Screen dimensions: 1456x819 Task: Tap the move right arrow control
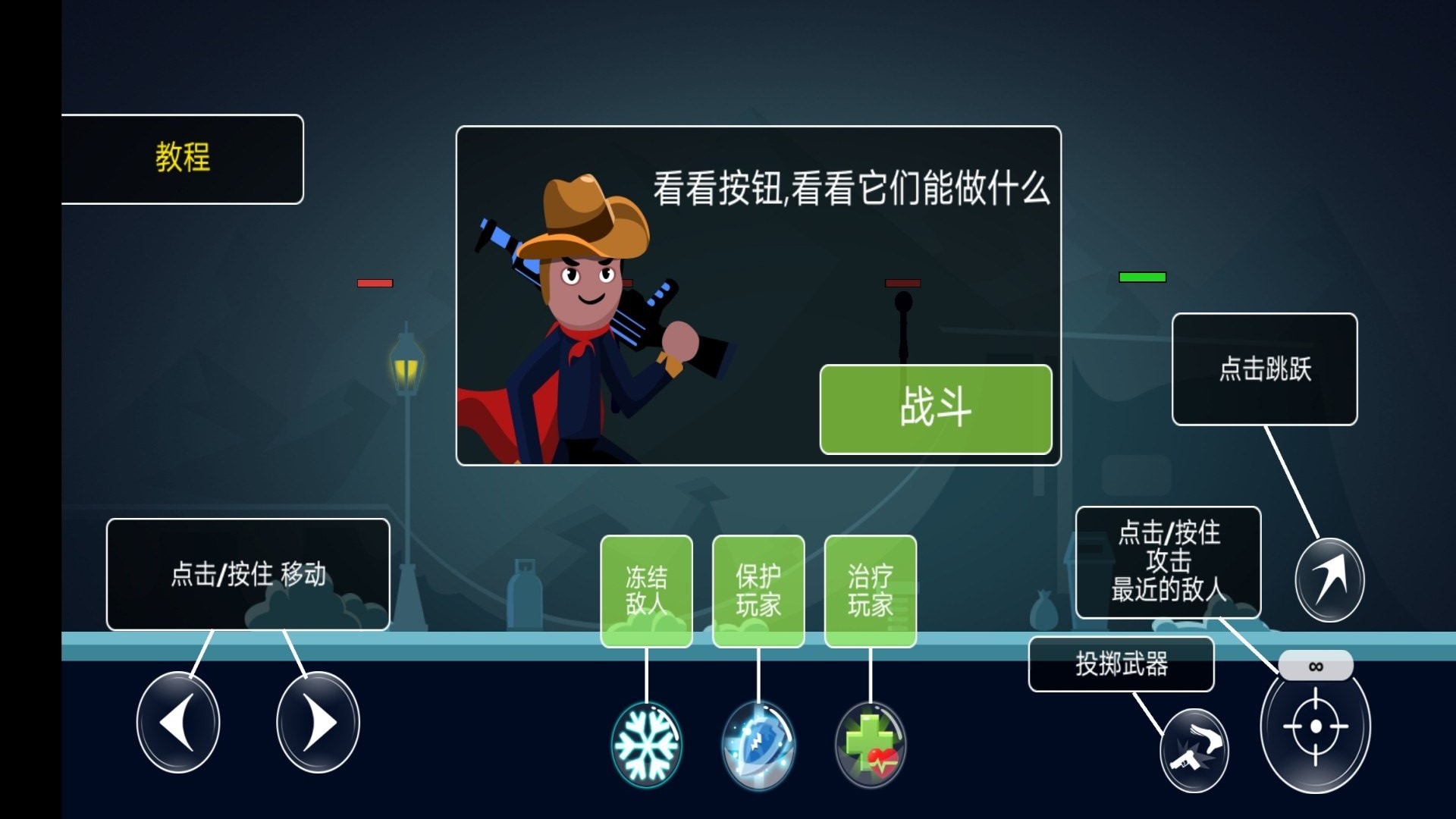(316, 722)
